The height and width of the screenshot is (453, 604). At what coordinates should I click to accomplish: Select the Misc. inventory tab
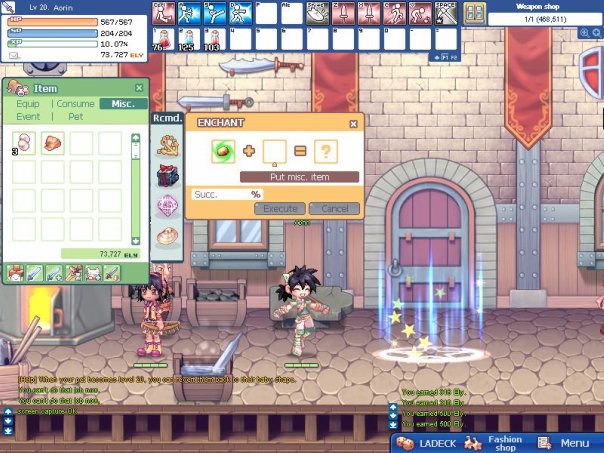coord(124,104)
